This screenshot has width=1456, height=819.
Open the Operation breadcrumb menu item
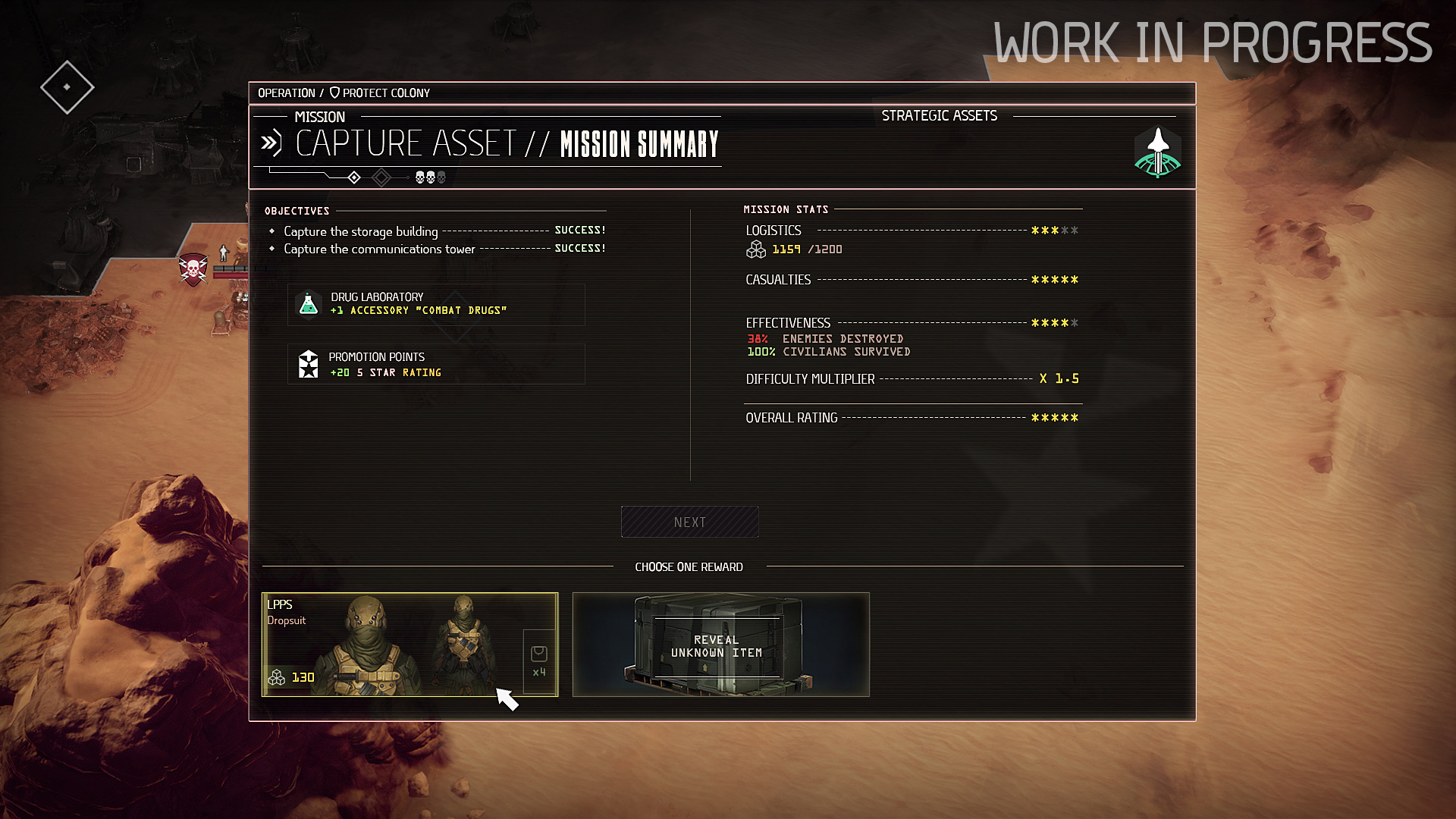287,93
